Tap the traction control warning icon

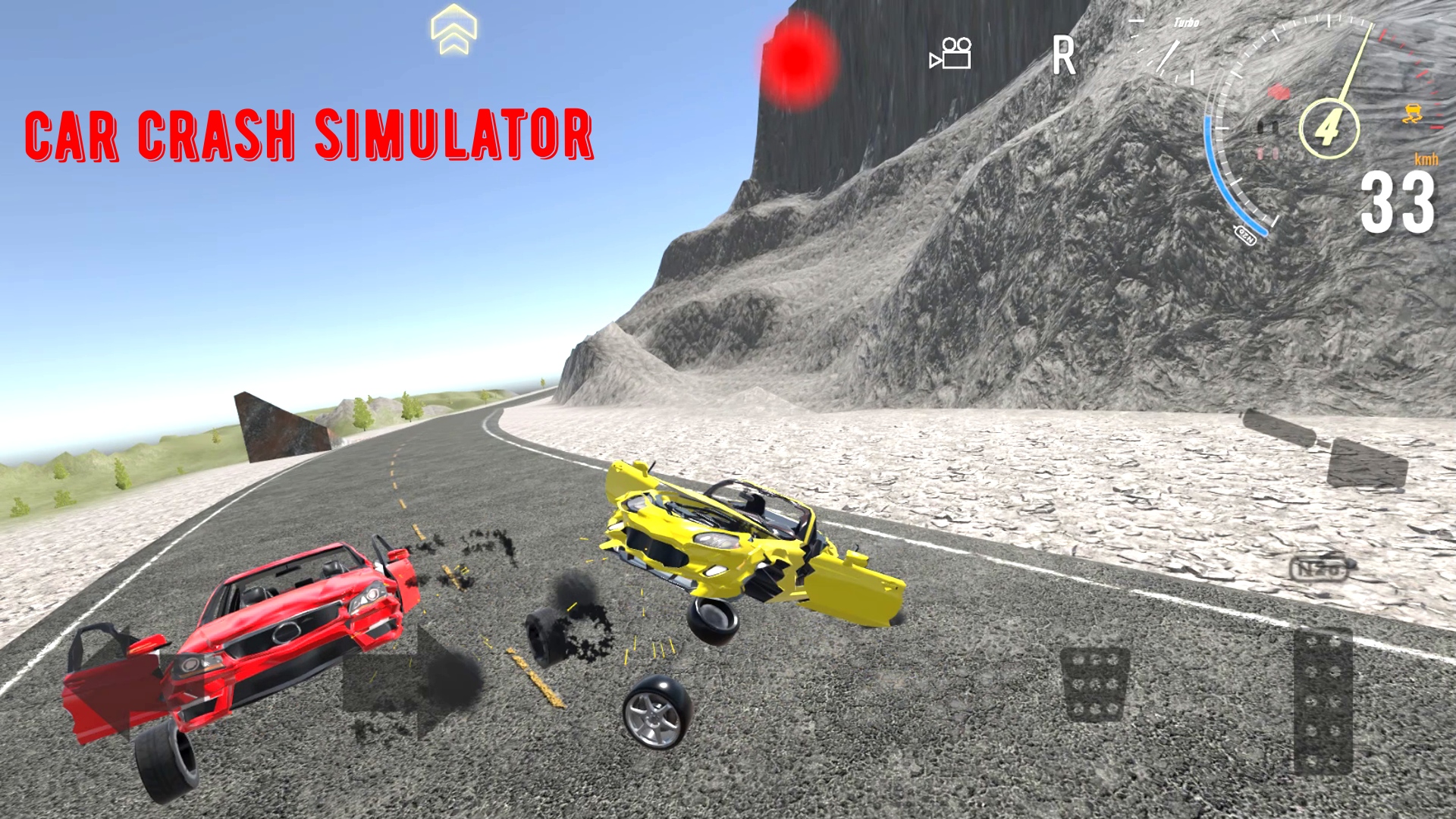(x=1414, y=112)
